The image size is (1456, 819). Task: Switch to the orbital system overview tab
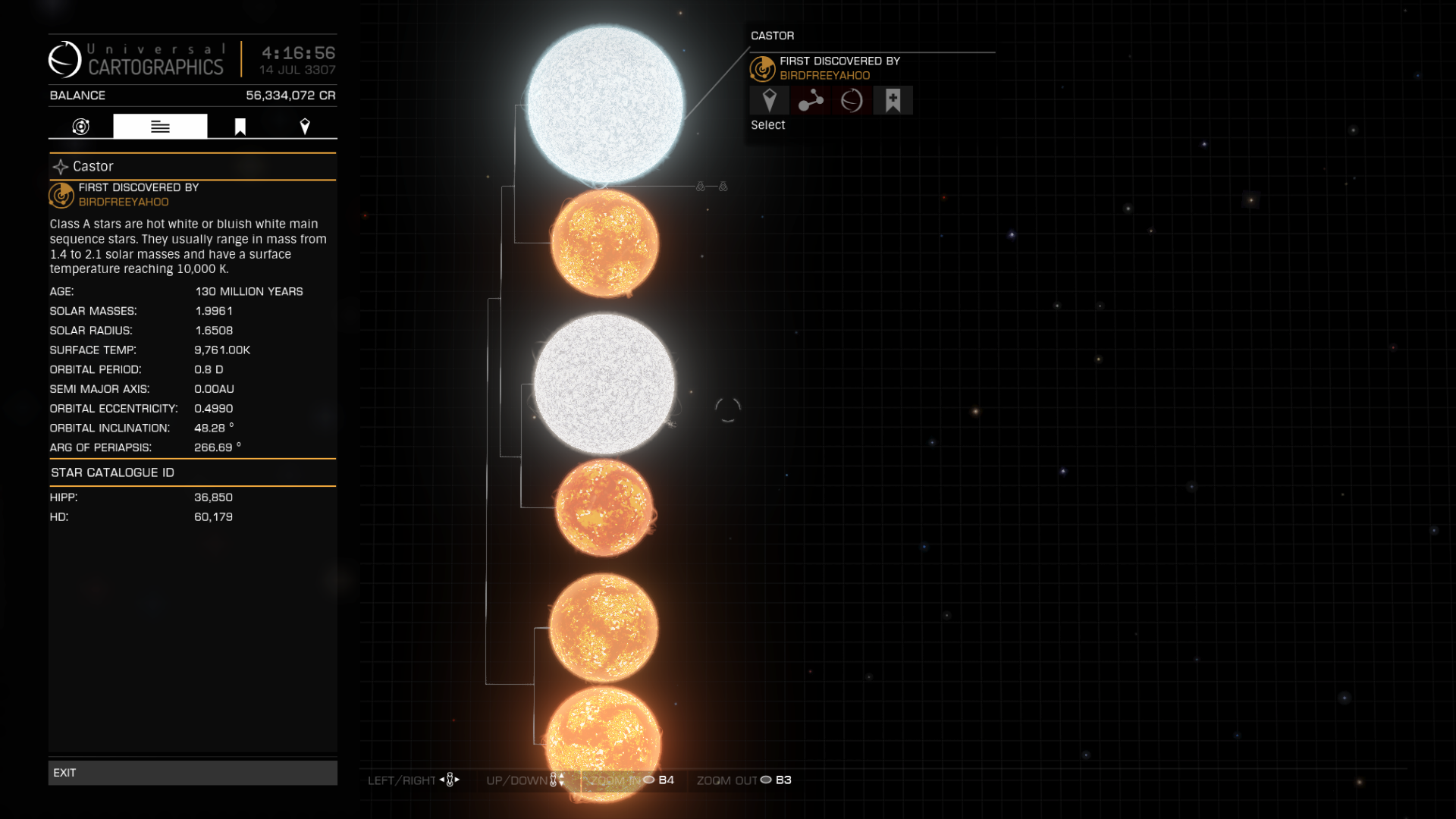tap(81, 127)
